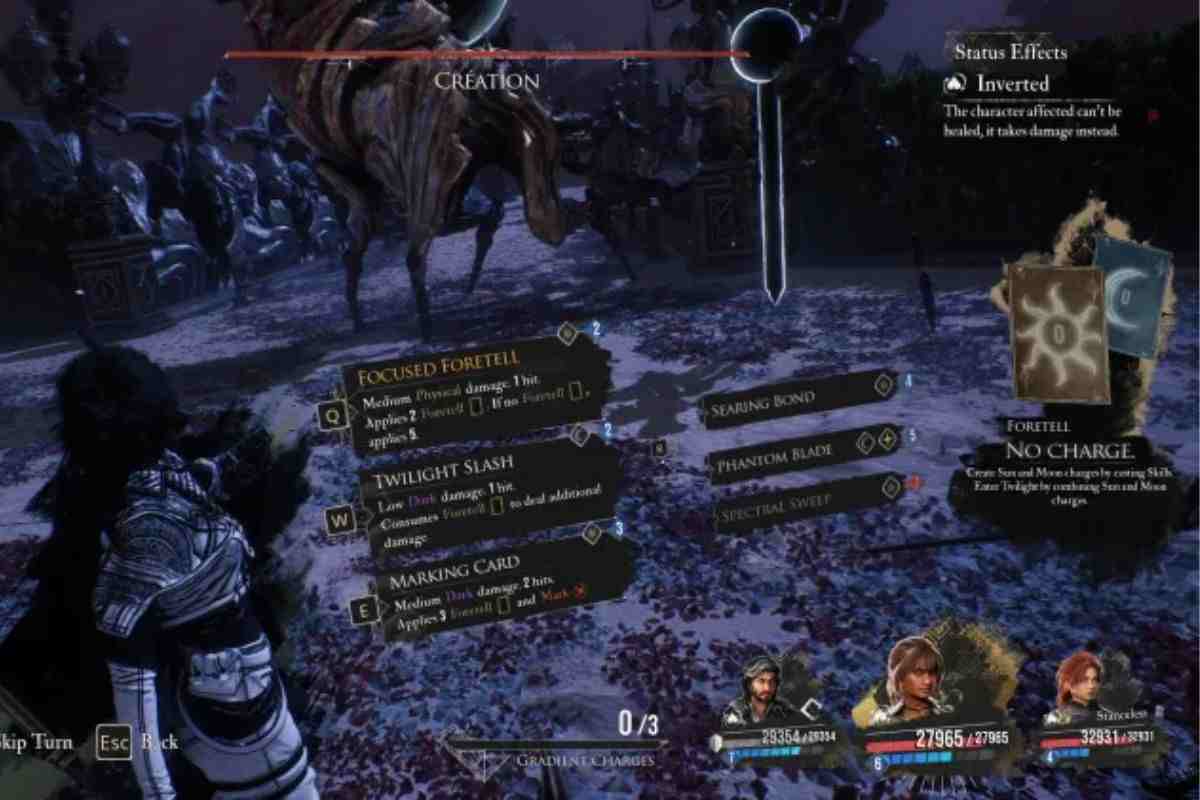Select the red-haired Stanceless character portrait
1200x800 pixels.
[x=1080, y=690]
